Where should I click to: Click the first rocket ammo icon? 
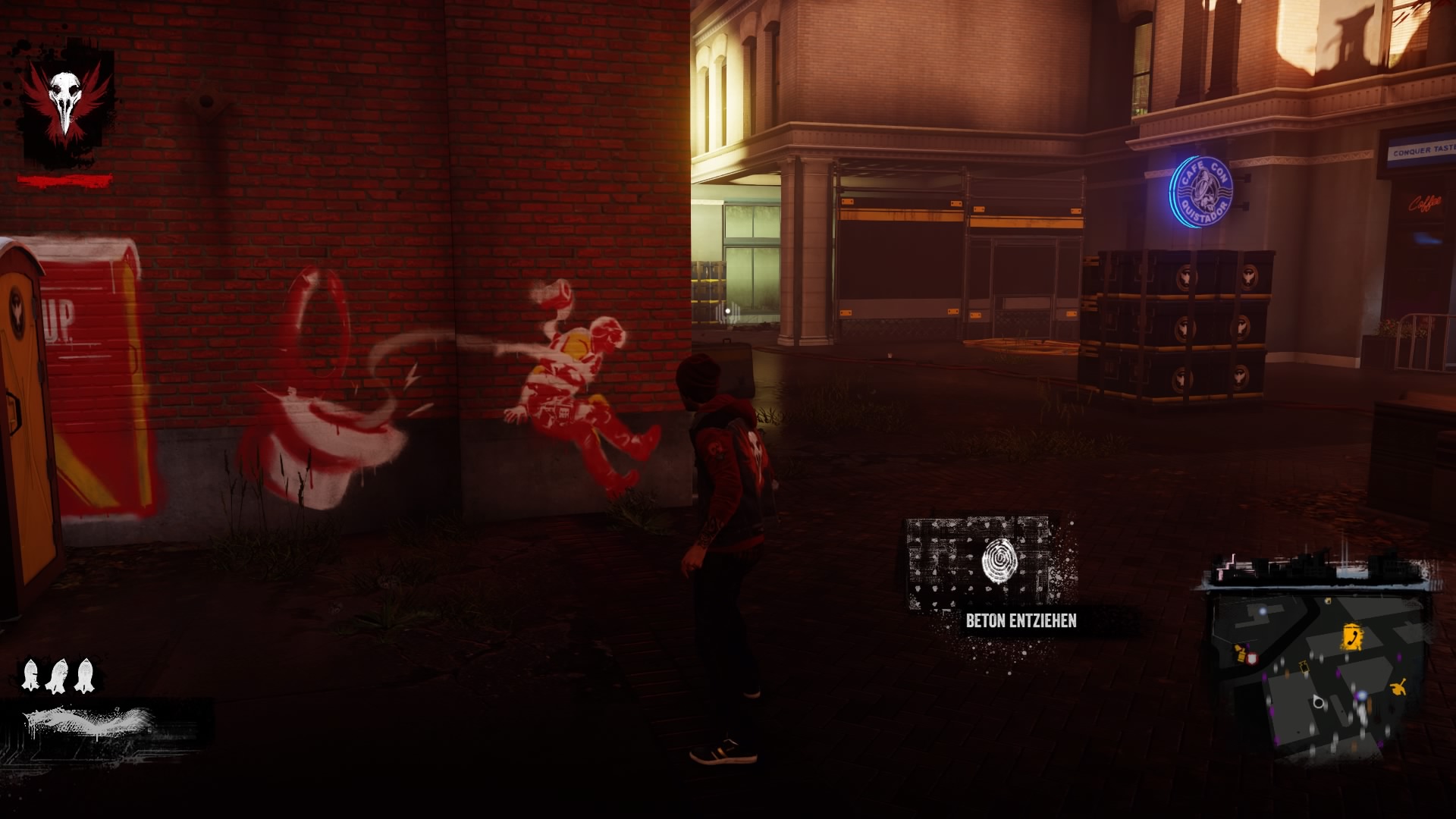[x=30, y=675]
